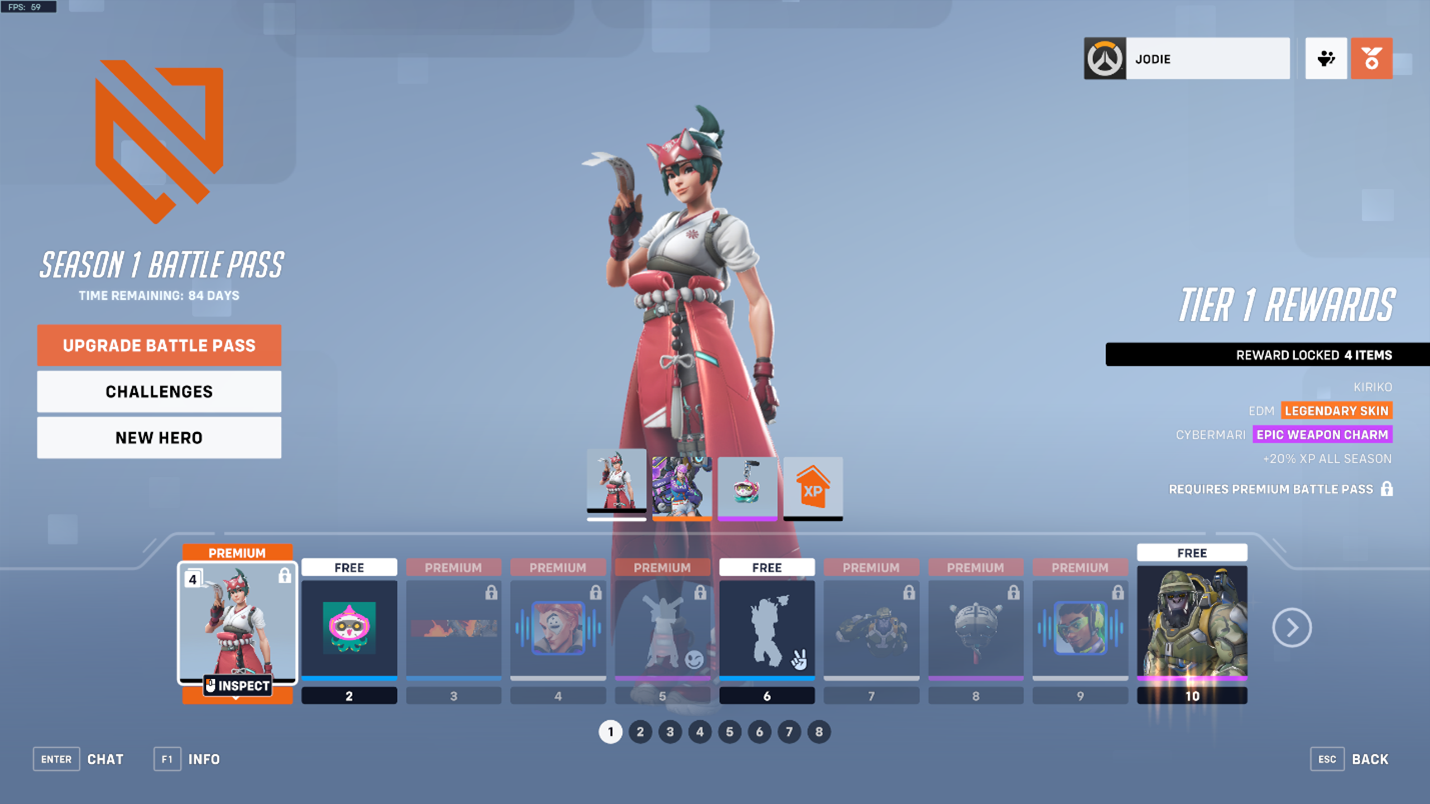
Task: Click the orange challenges medal icon top right
Action: 1371,58
